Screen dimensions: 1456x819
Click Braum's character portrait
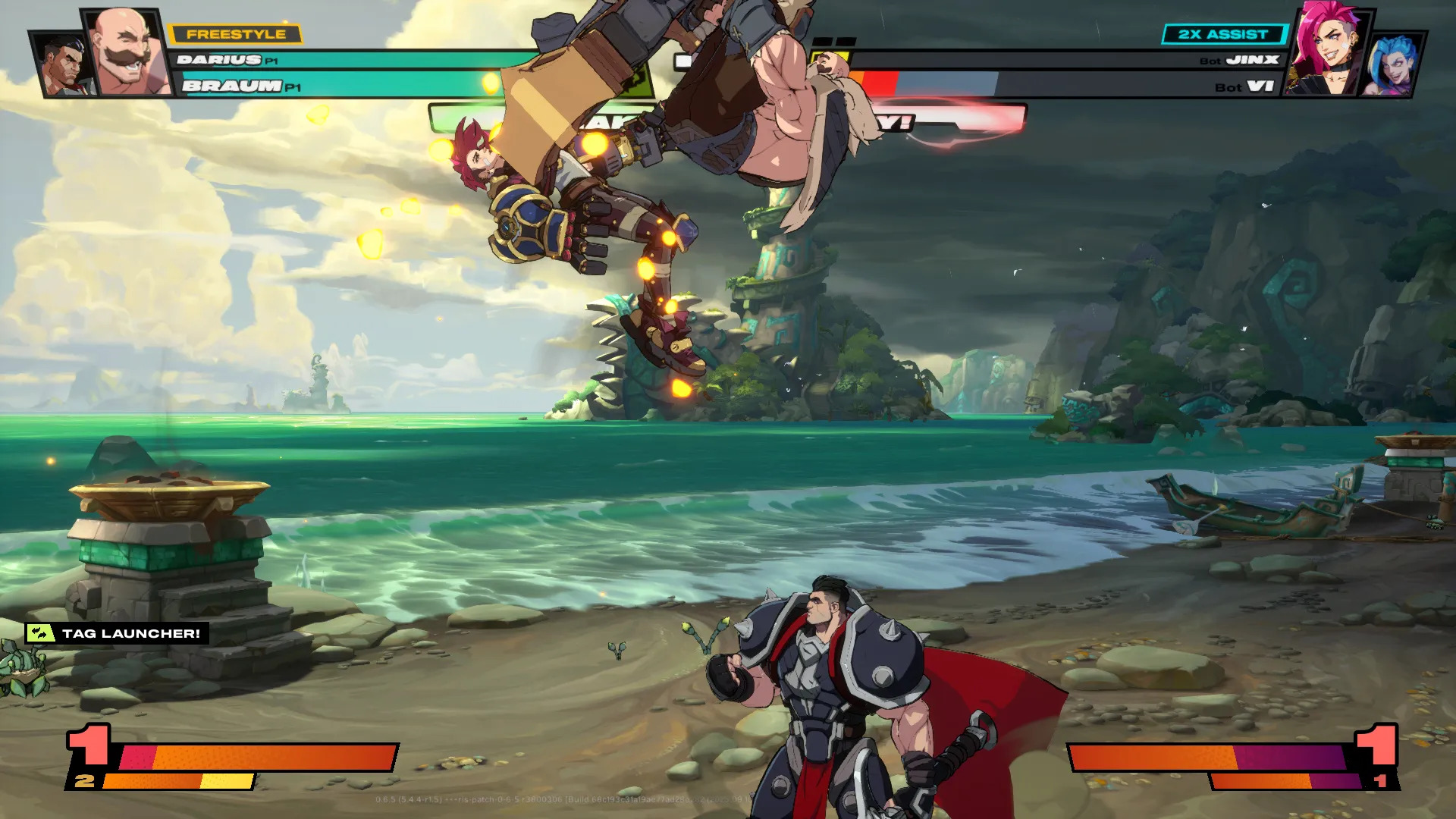point(127,52)
